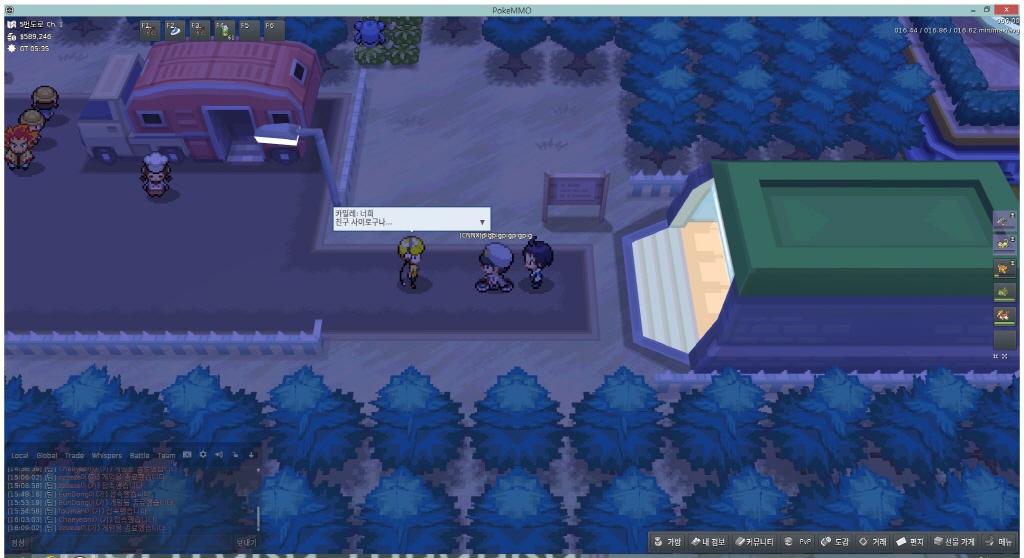Image resolution: width=1024 pixels, height=558 pixels.
Task: Switch to the Battle chat tab
Action: pos(139,455)
